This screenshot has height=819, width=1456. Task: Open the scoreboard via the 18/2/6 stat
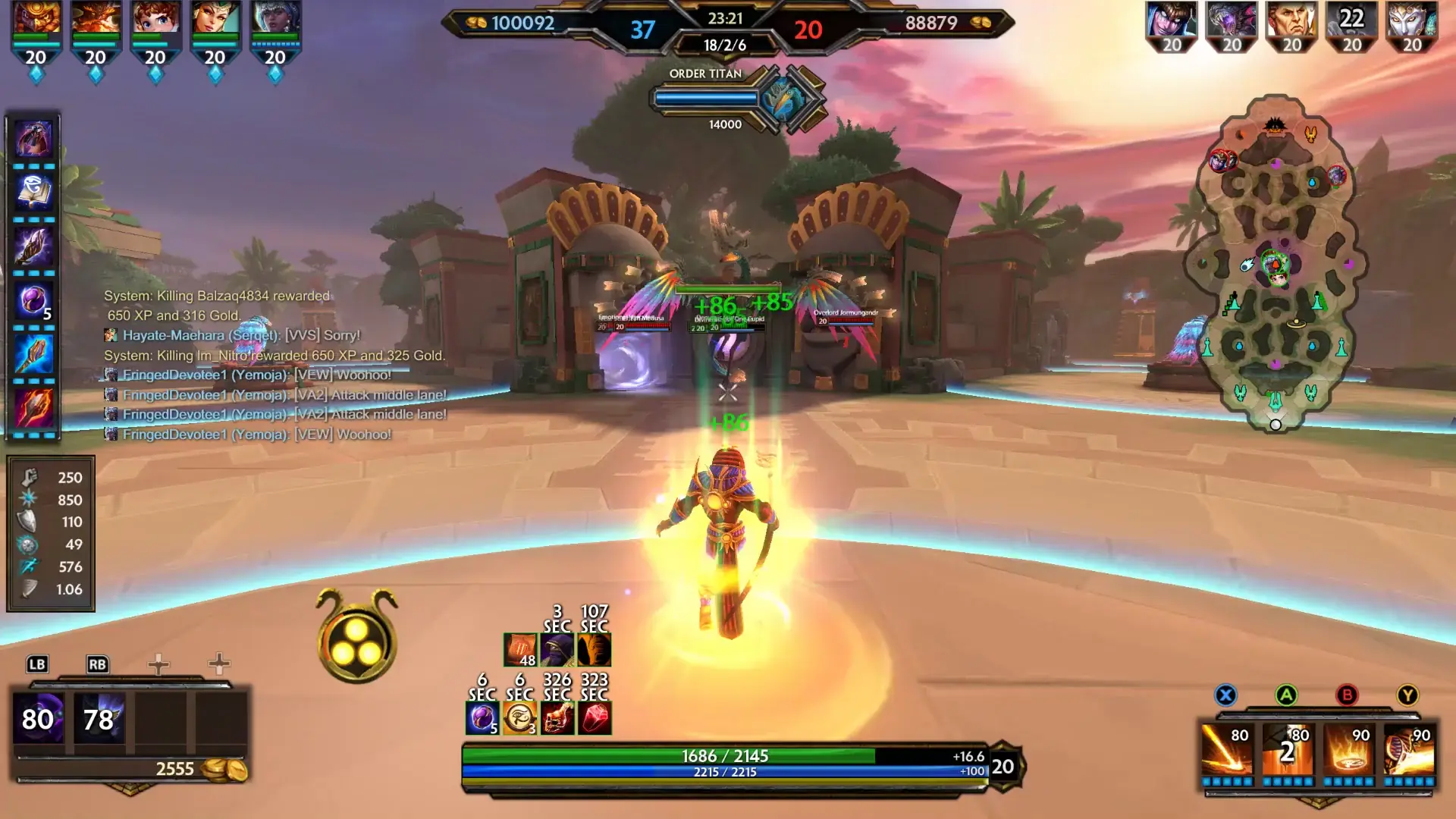point(726,43)
